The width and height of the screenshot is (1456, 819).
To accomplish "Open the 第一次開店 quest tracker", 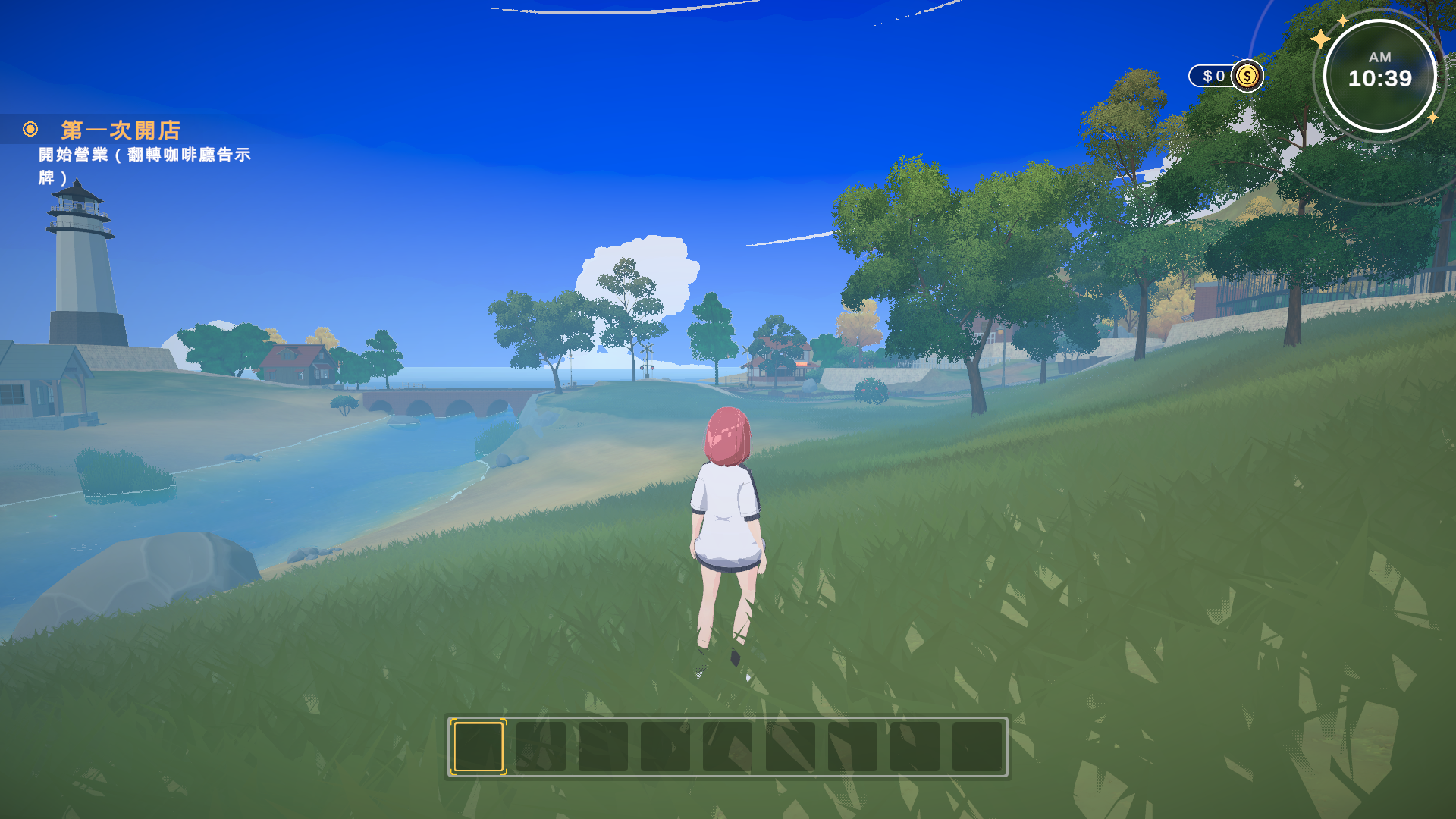I will coord(121,130).
